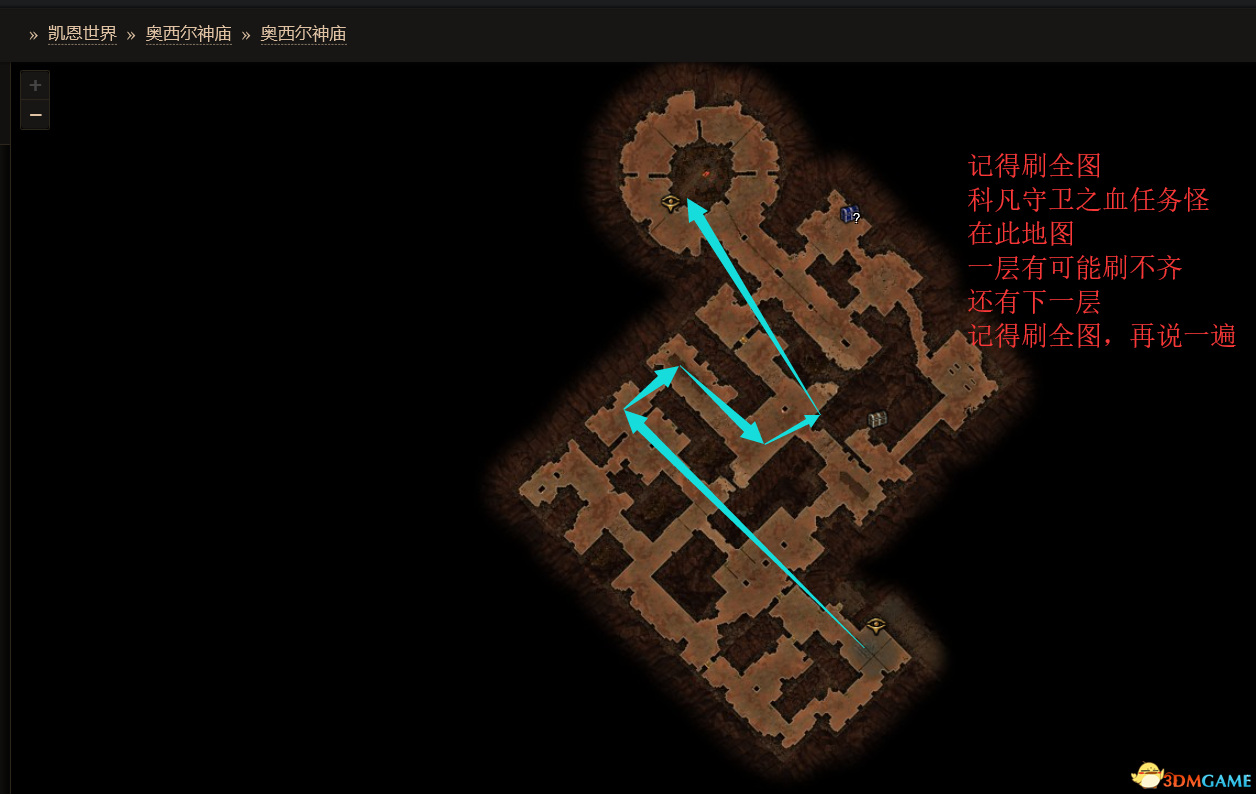Image resolution: width=1256 pixels, height=794 pixels.
Task: Zoom in with the plus button
Action: [35, 86]
